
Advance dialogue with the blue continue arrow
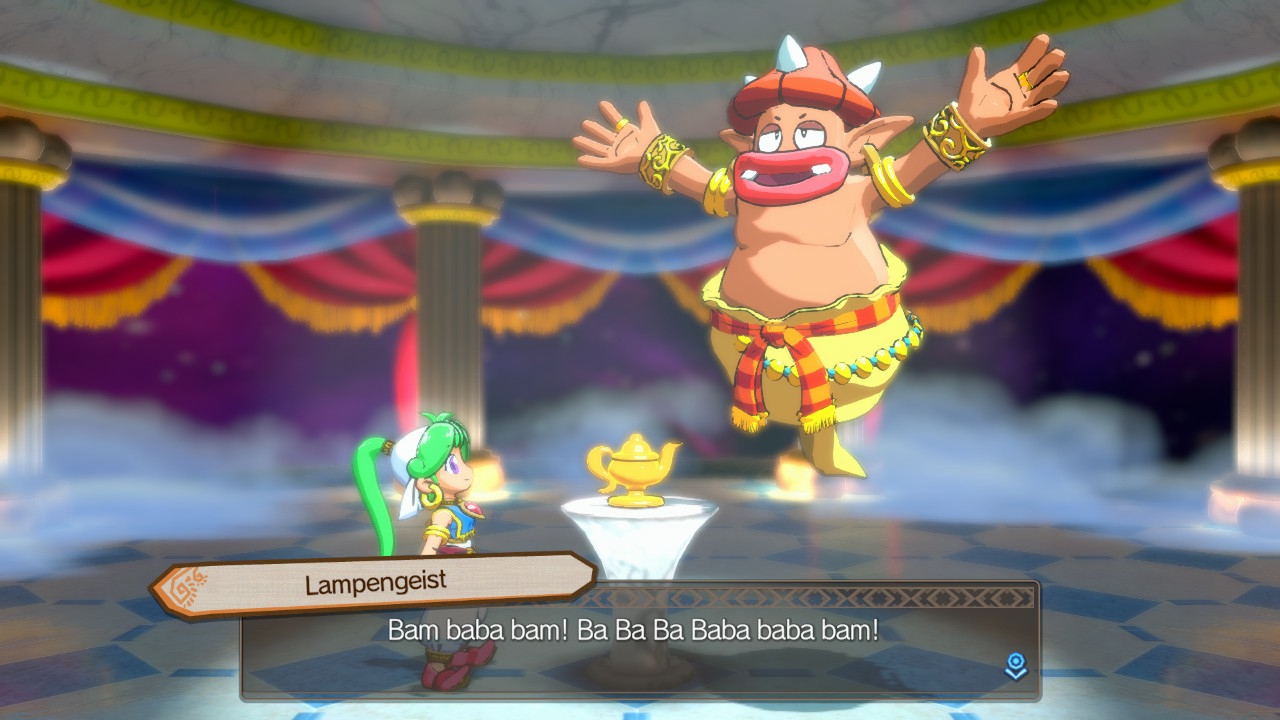click(x=1015, y=666)
